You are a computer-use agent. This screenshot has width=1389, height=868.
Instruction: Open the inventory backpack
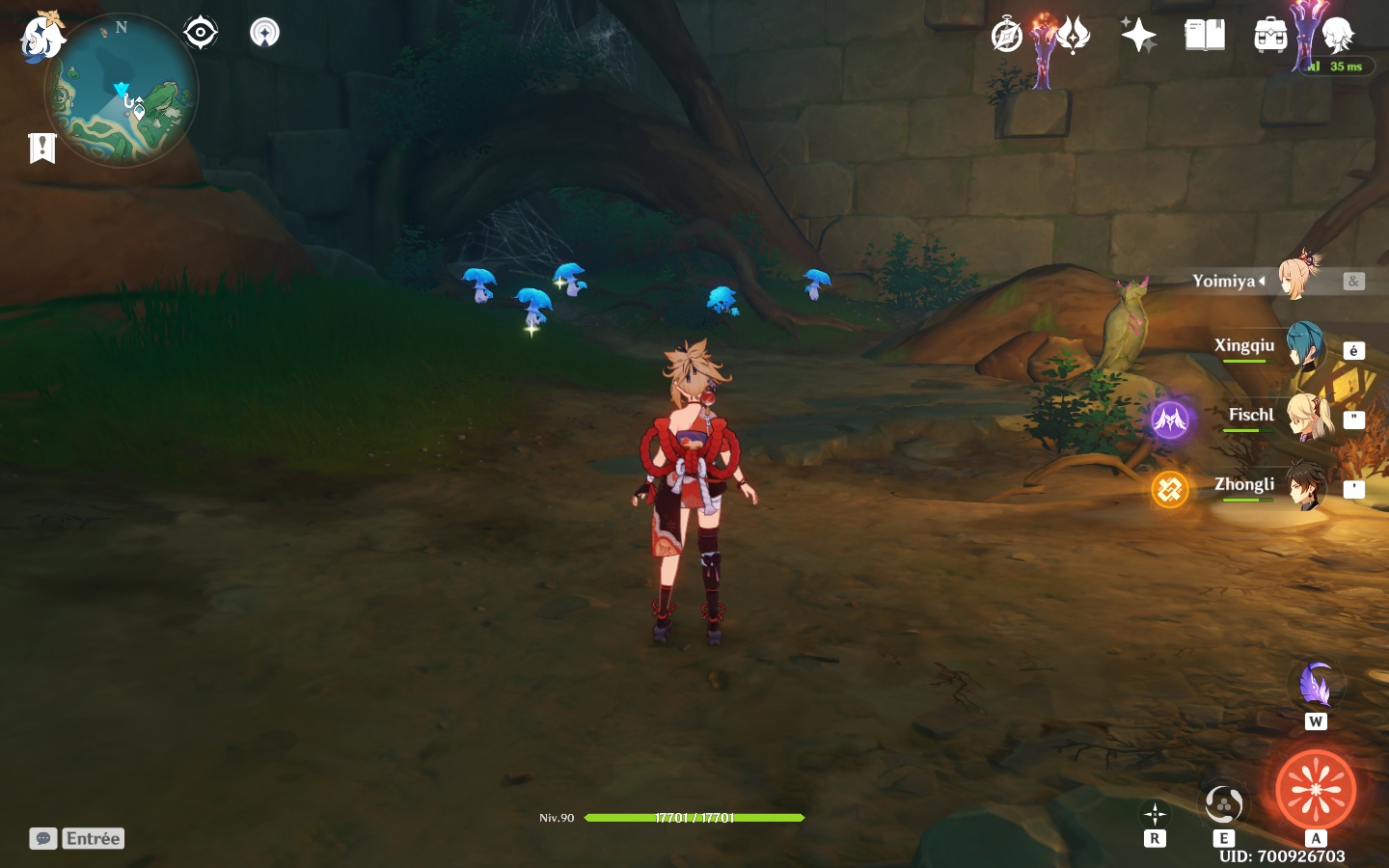tap(1270, 37)
